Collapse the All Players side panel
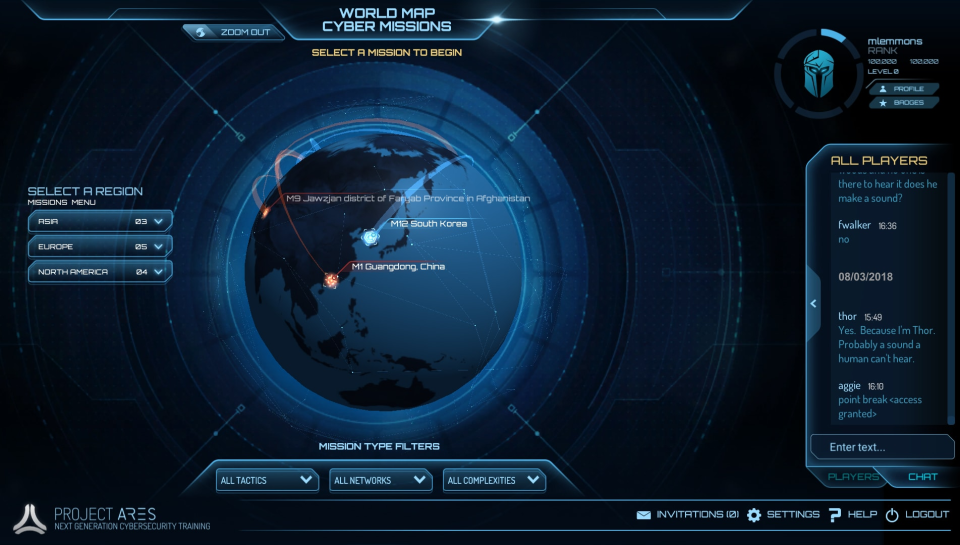Image resolution: width=960 pixels, height=545 pixels. 813,303
